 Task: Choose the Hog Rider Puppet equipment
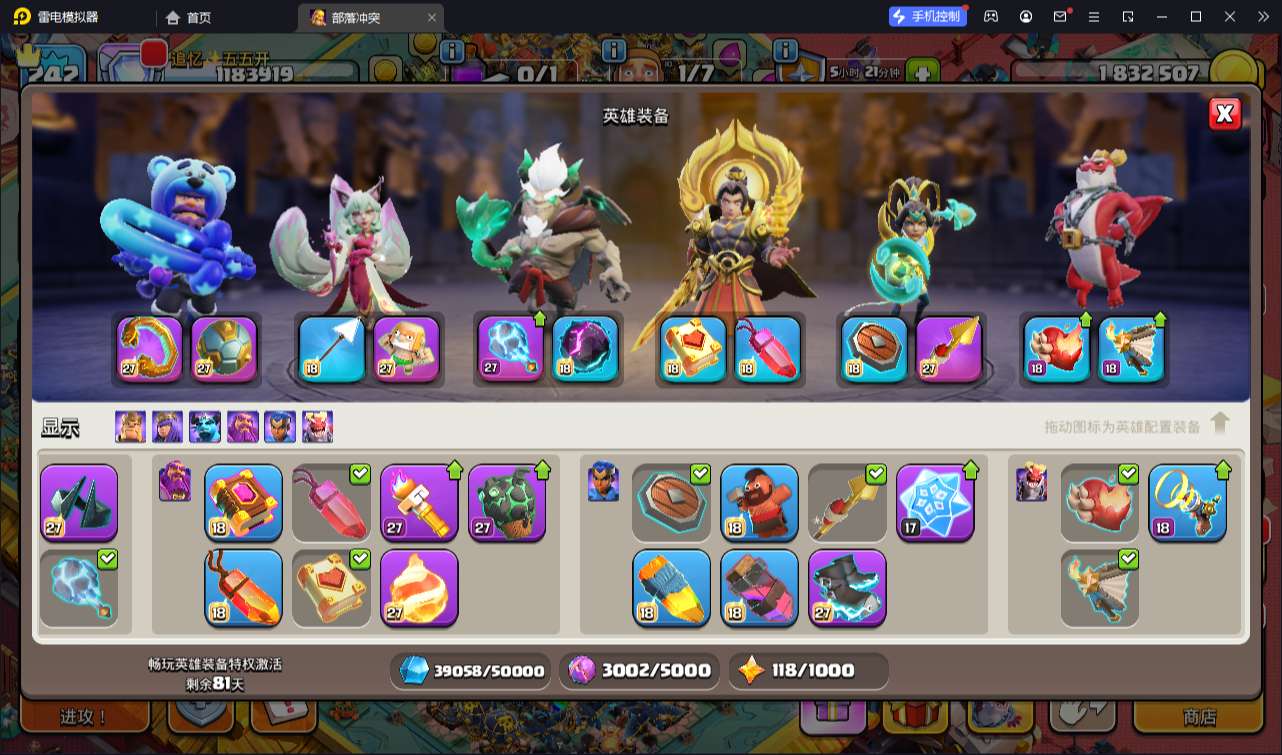point(760,502)
